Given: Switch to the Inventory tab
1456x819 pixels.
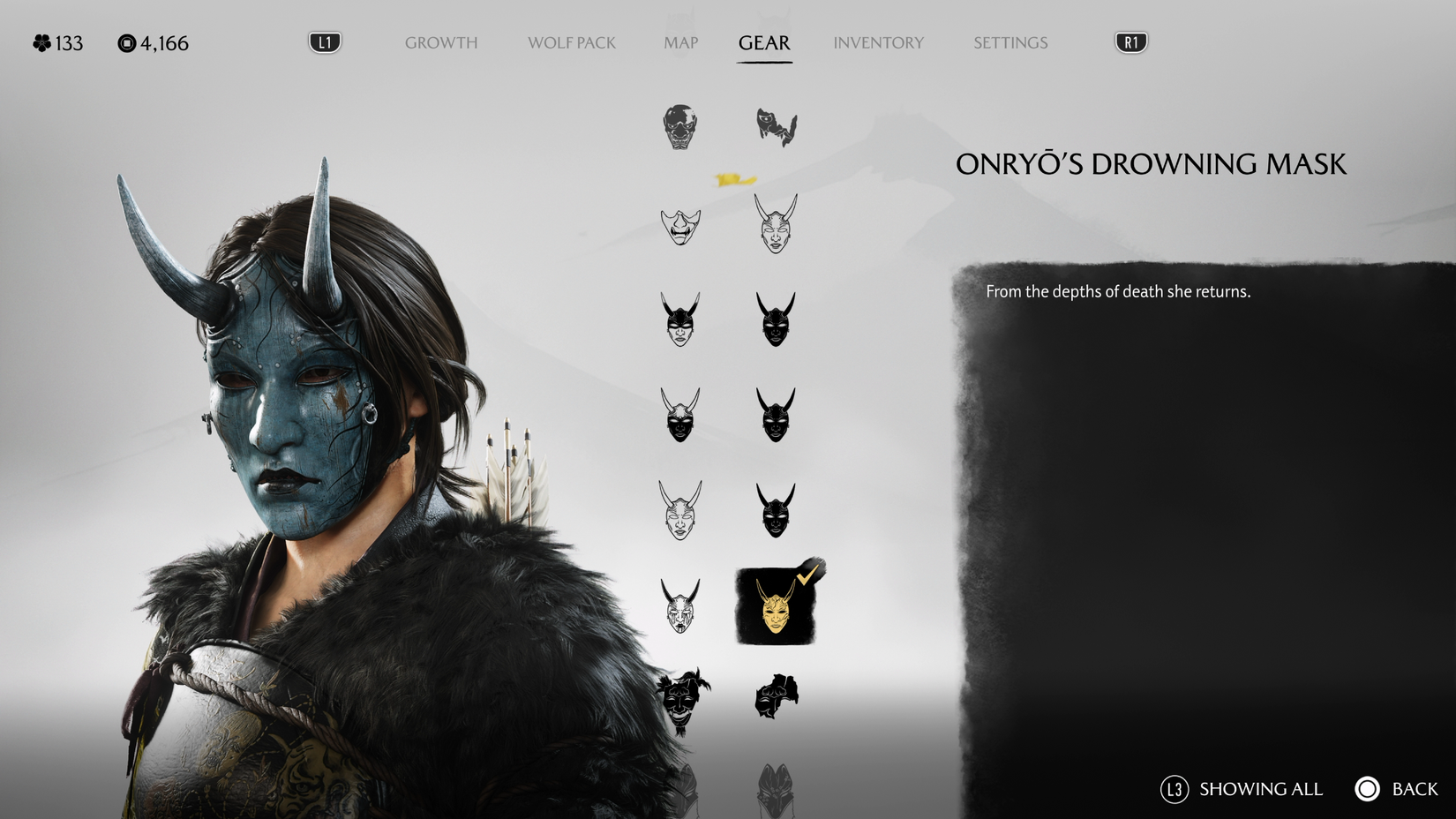Looking at the screenshot, I should click(x=879, y=42).
